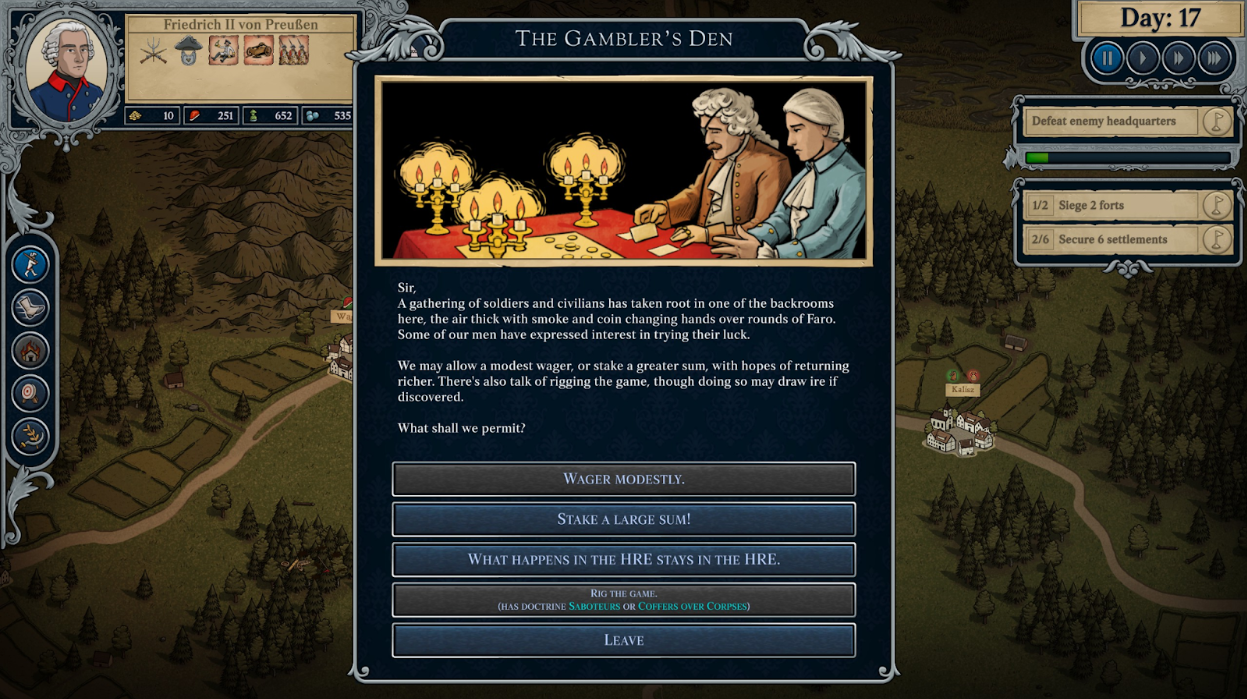Activate the burning house pillage icon
This screenshot has height=699, width=1247.
[x=31, y=351]
